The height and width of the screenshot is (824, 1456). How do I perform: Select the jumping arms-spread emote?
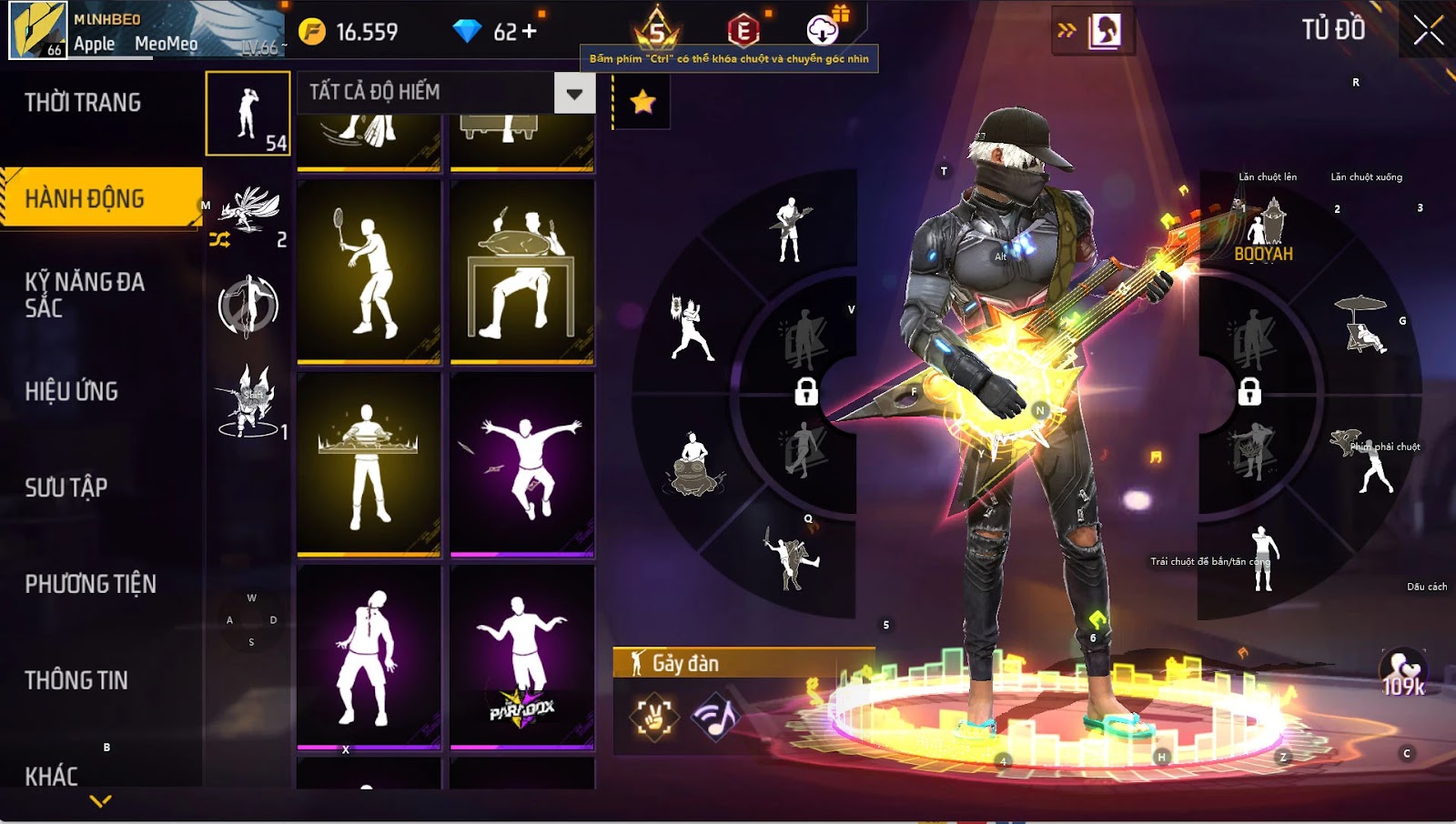pyautogui.click(x=521, y=464)
